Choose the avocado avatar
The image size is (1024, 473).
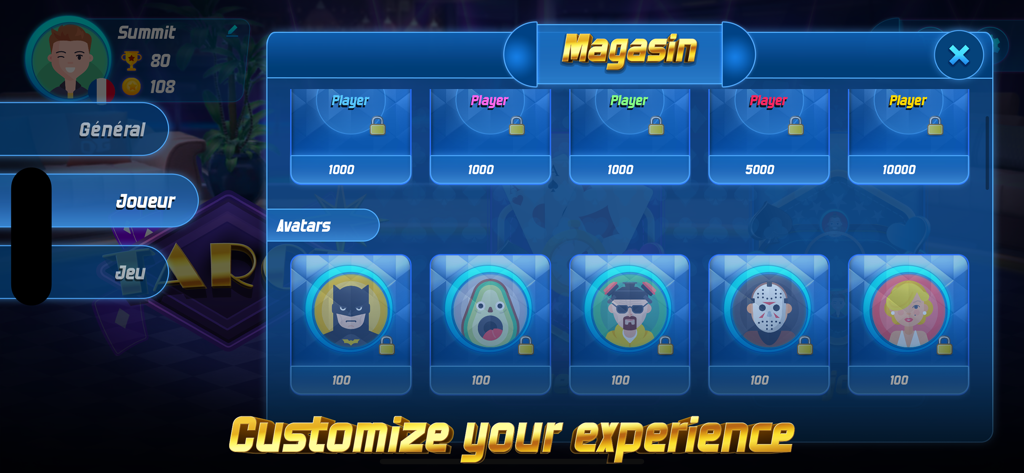click(x=489, y=310)
